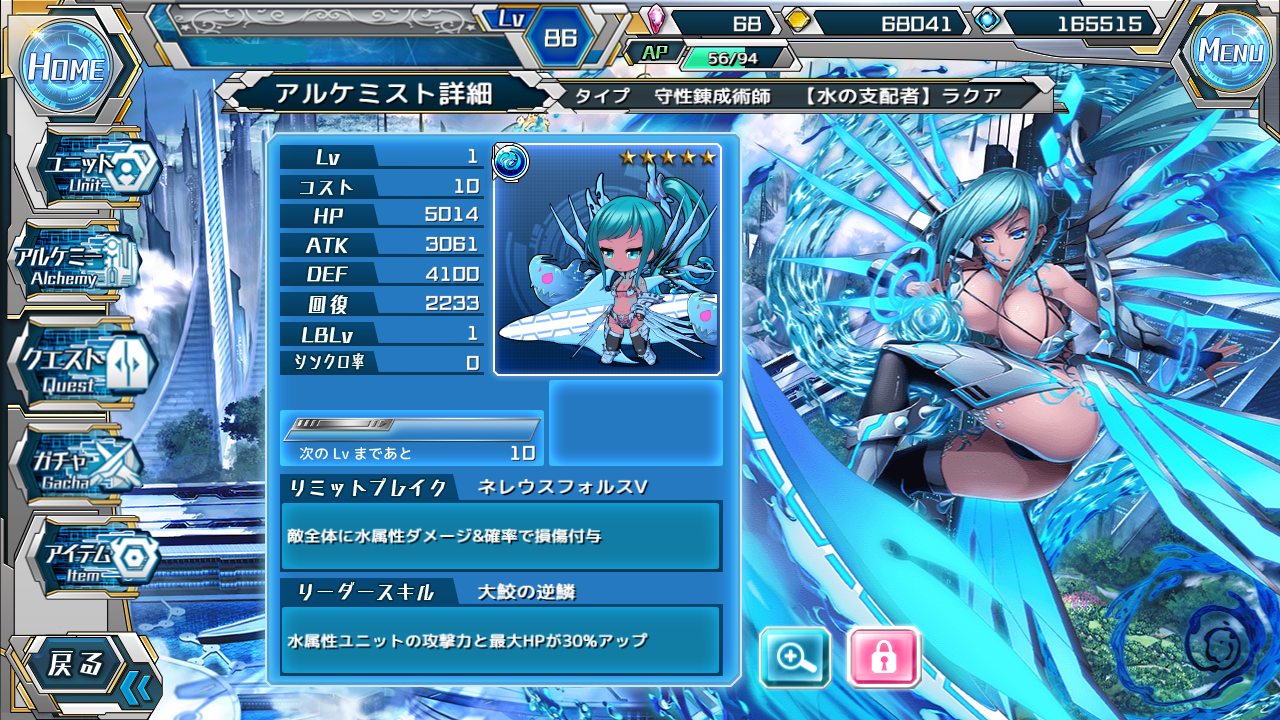Open the Menu button
The height and width of the screenshot is (720, 1280).
pos(1229,51)
